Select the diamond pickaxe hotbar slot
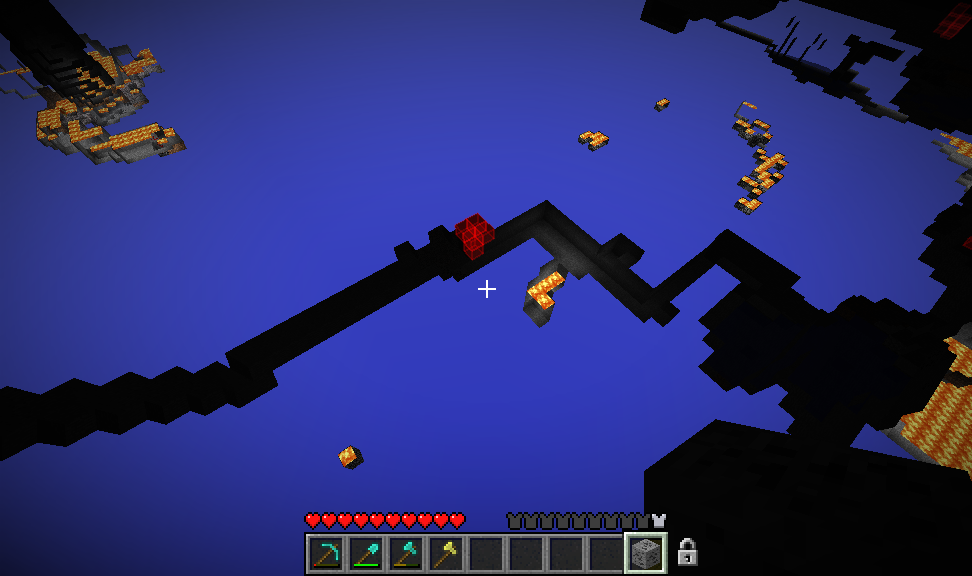 pyautogui.click(x=326, y=553)
